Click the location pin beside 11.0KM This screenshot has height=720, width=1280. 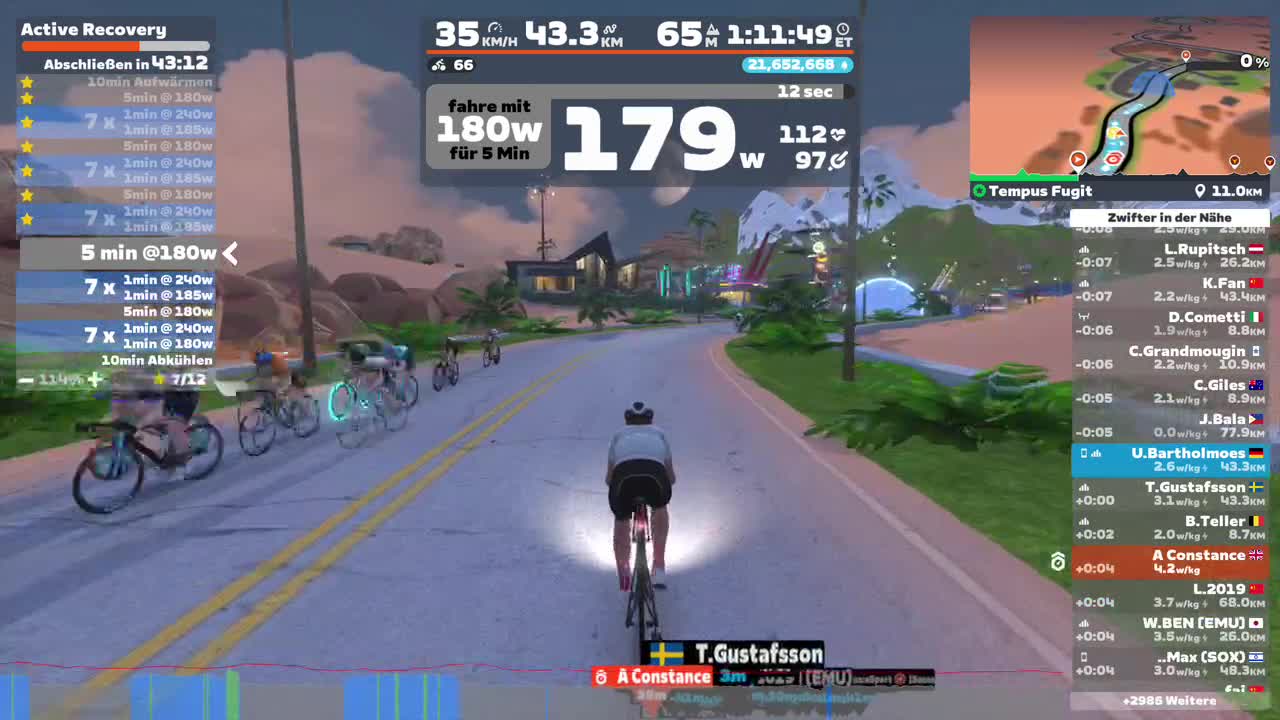1202,191
